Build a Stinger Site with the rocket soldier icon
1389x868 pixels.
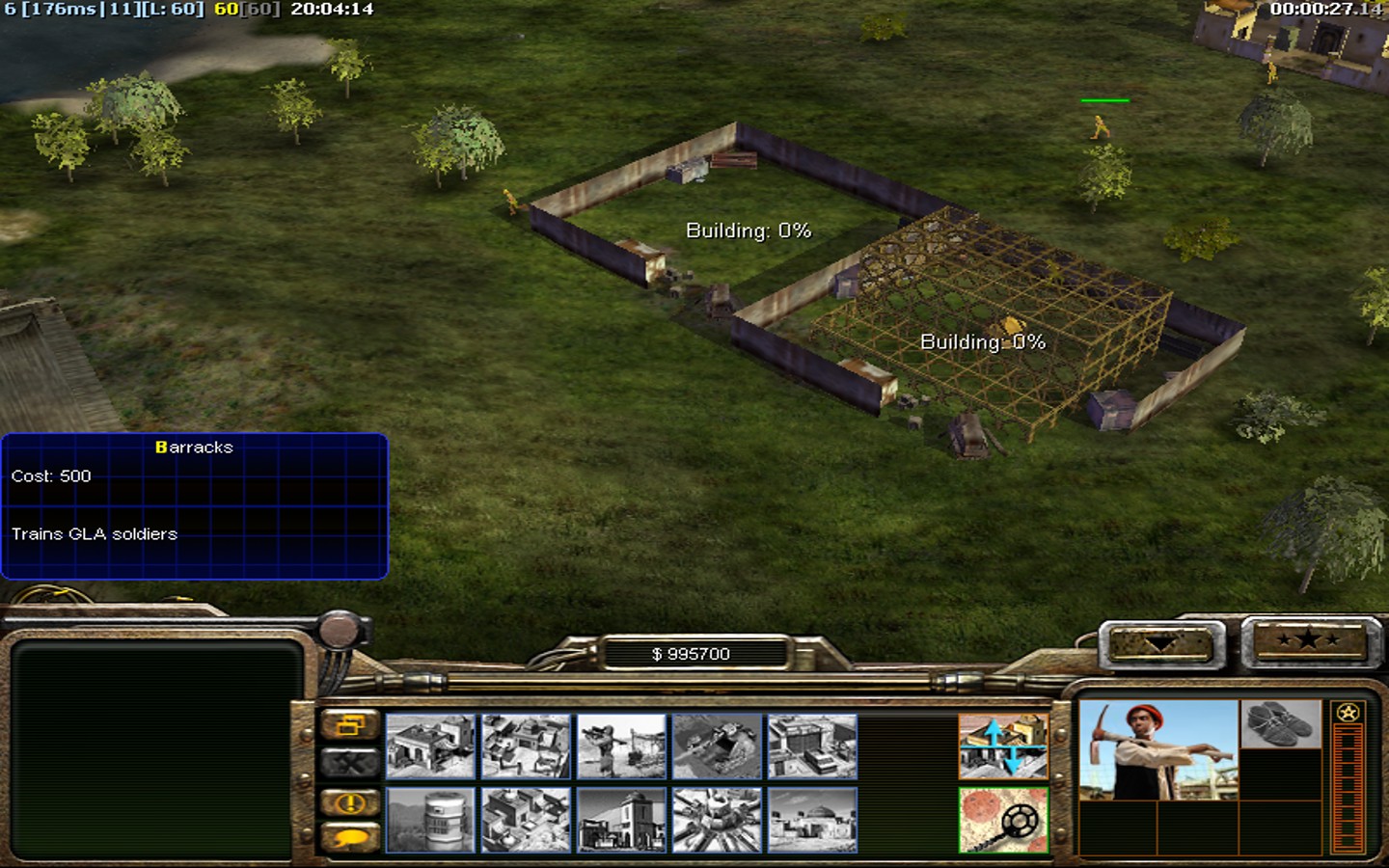click(621, 746)
